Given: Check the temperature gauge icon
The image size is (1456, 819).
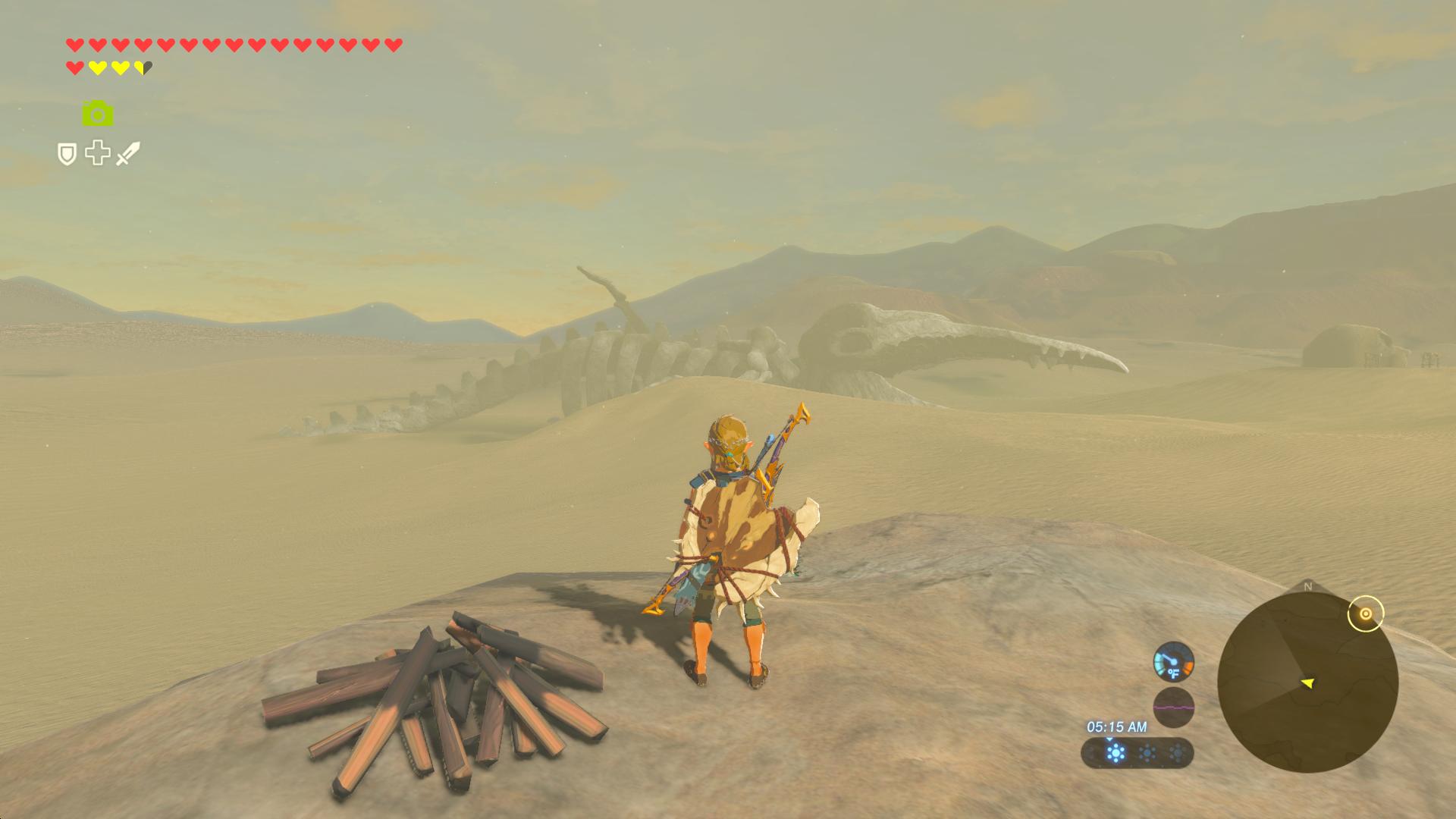Looking at the screenshot, I should point(1173,662).
